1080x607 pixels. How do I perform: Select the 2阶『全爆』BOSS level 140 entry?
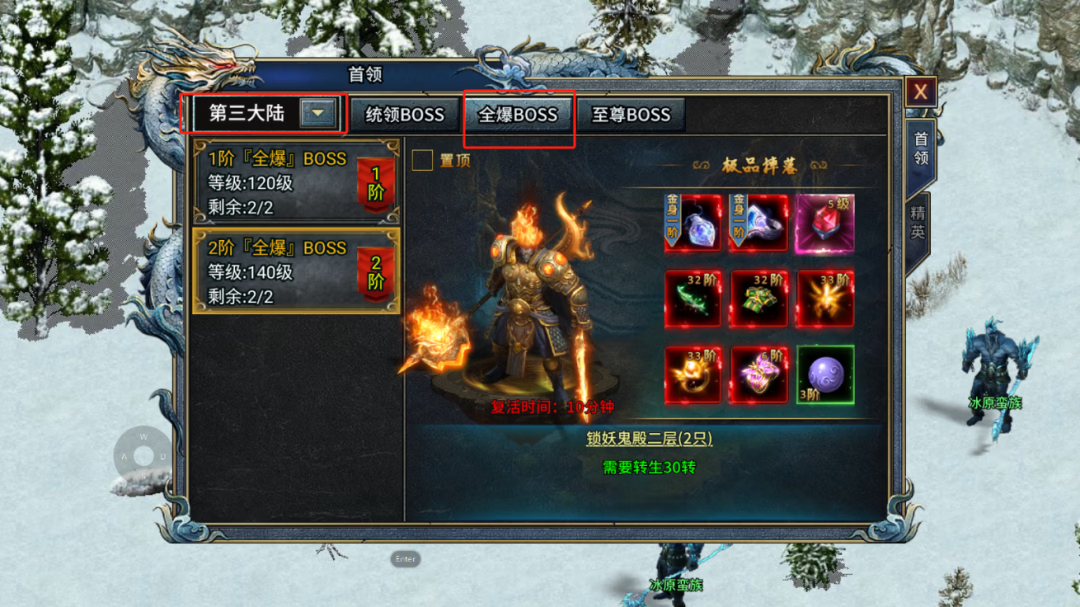[x=296, y=271]
